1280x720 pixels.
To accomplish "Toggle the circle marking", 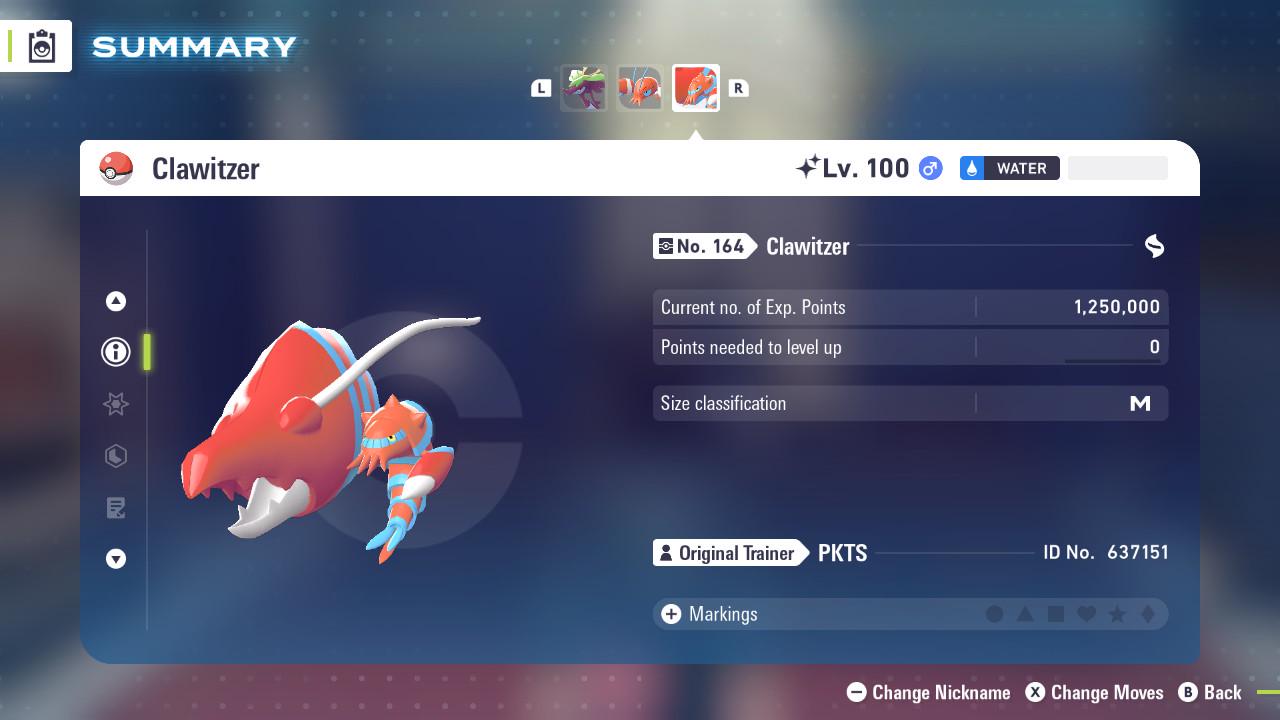I will [x=996, y=614].
